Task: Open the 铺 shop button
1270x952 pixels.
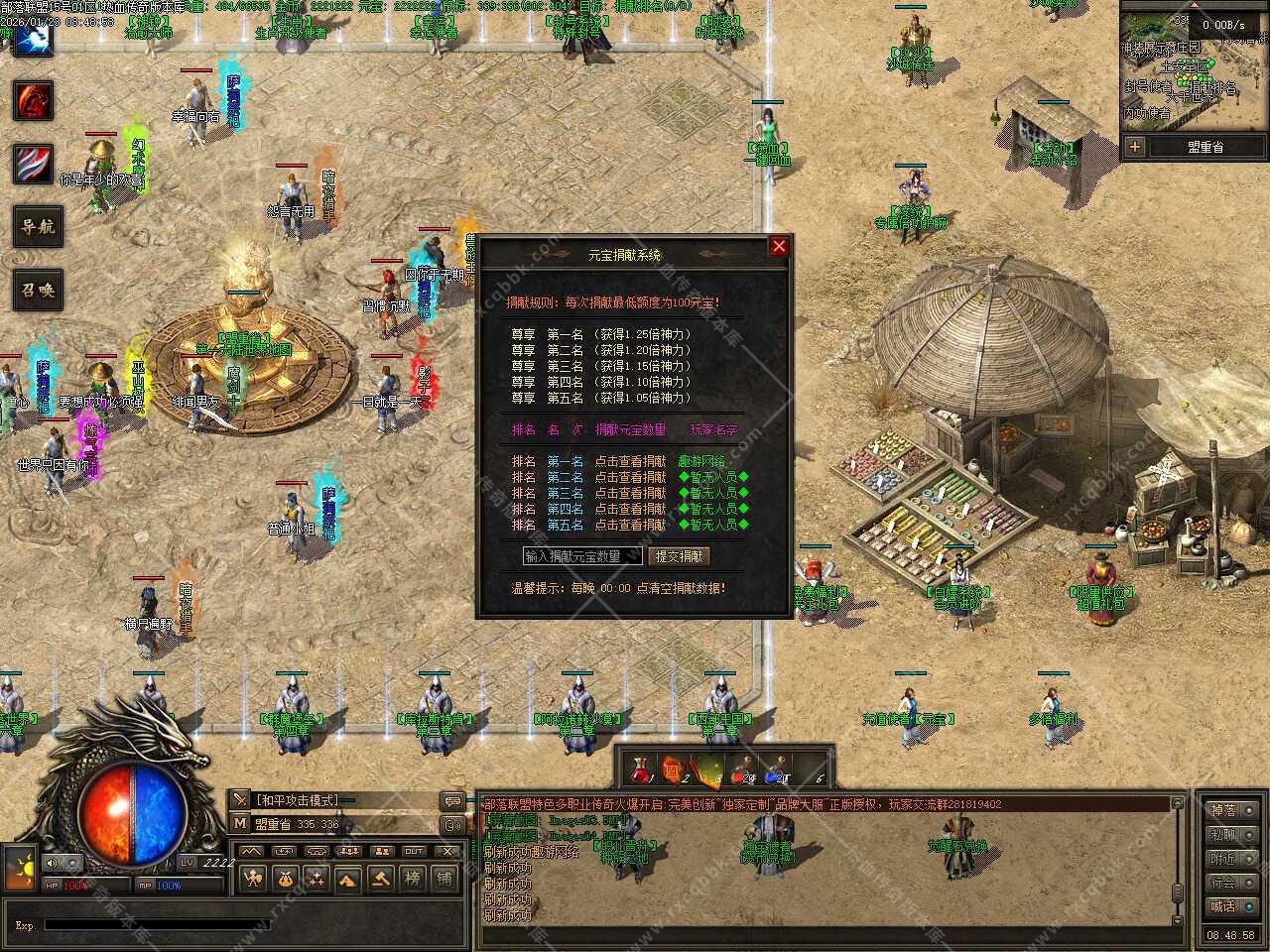Action: coord(444,878)
